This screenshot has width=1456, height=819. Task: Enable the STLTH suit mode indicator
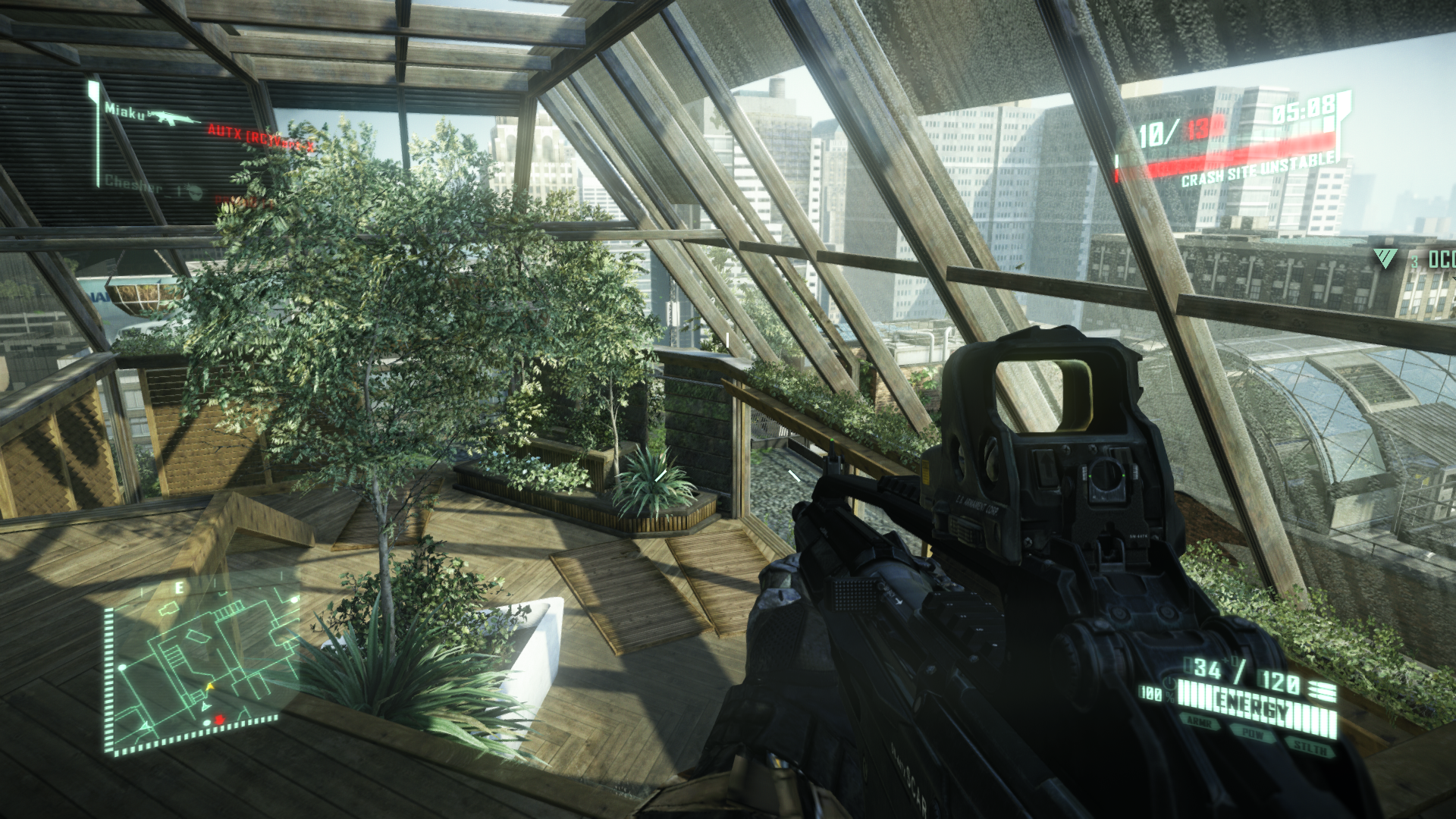(1310, 748)
